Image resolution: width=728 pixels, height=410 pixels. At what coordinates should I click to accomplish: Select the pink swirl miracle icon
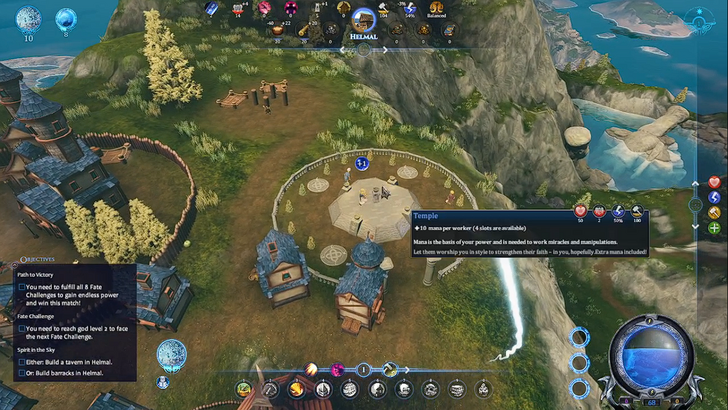coord(337,369)
